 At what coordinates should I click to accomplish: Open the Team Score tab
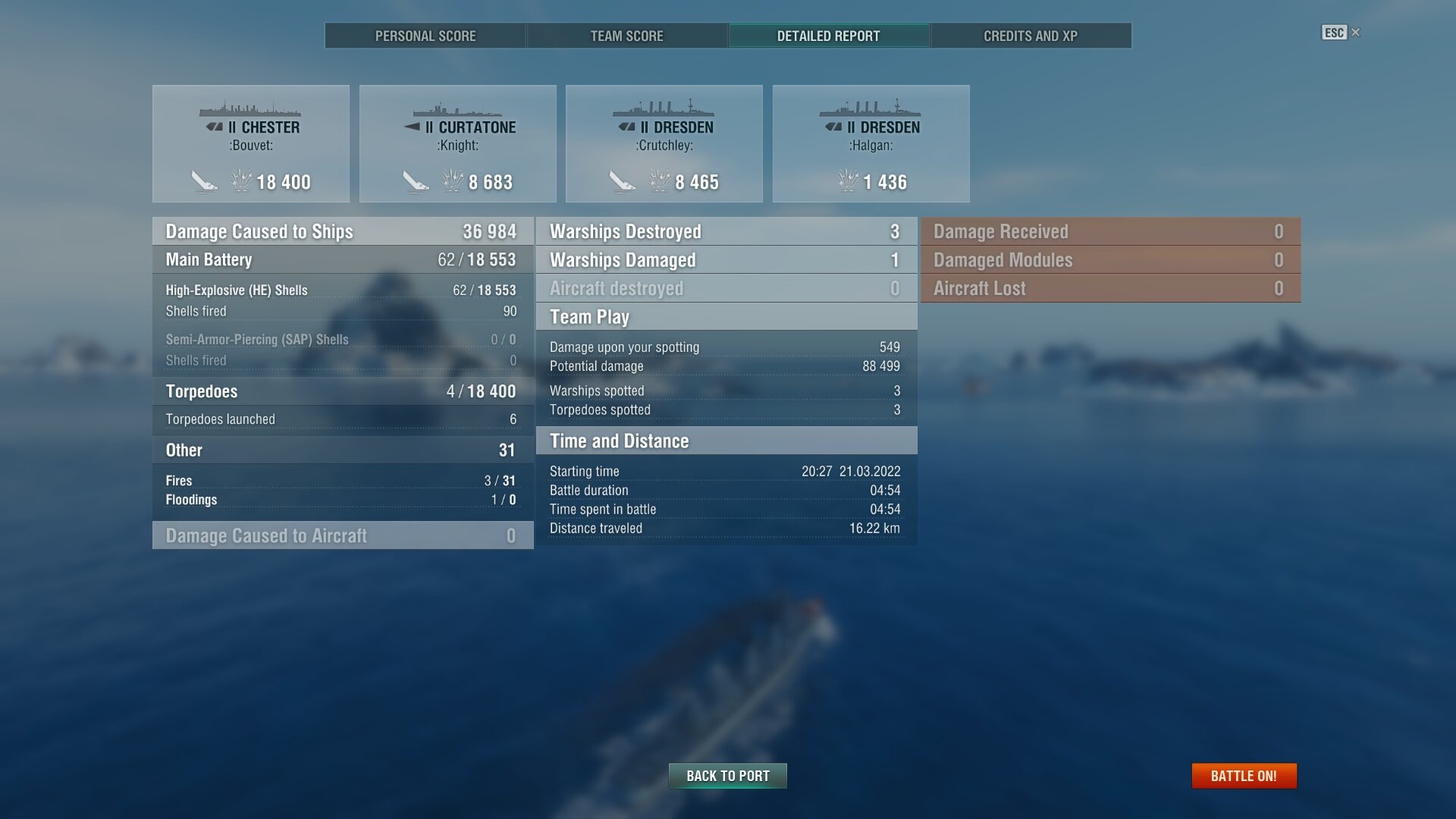click(x=626, y=36)
